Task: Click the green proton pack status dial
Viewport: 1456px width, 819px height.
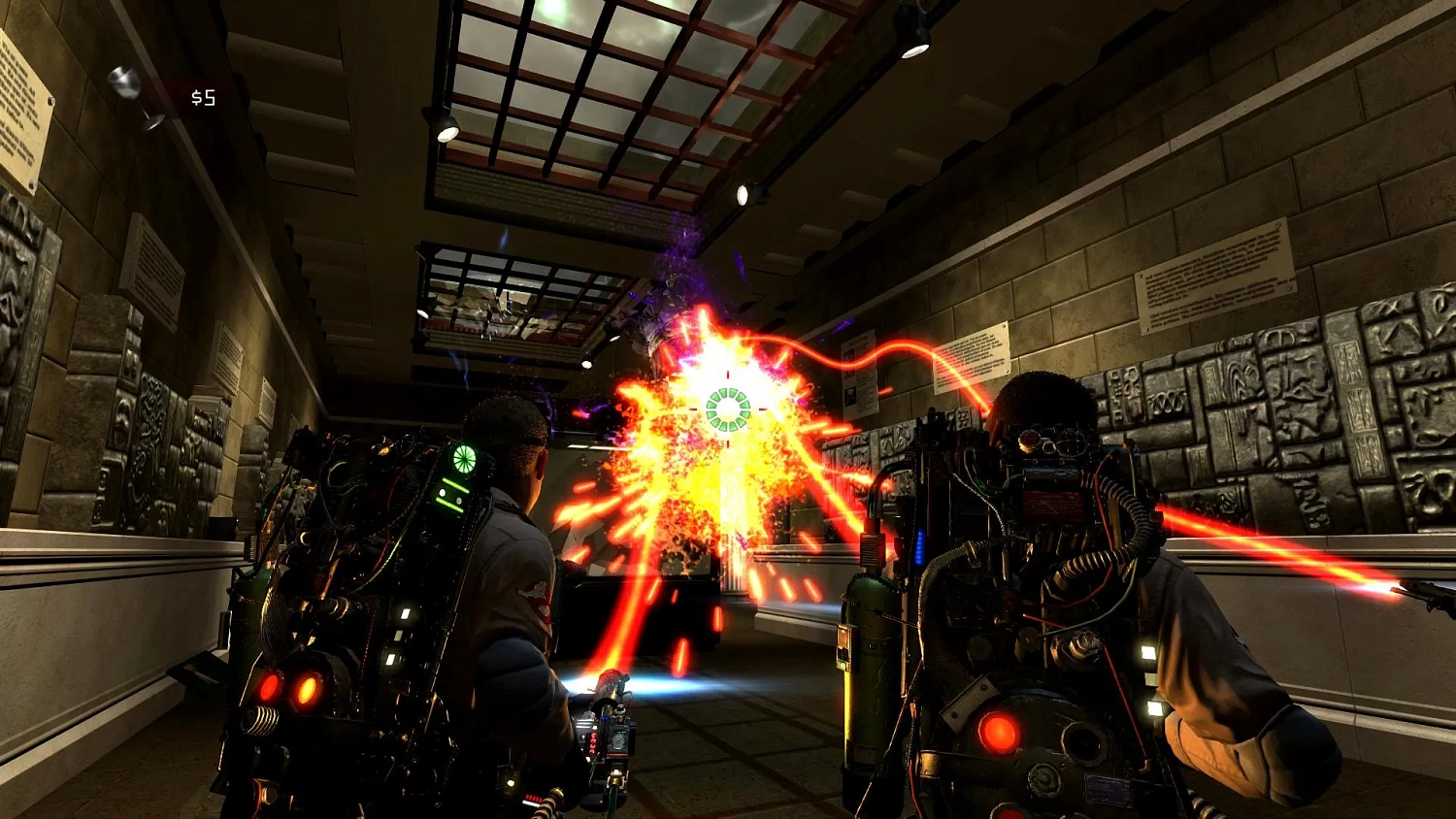Action: [463, 457]
